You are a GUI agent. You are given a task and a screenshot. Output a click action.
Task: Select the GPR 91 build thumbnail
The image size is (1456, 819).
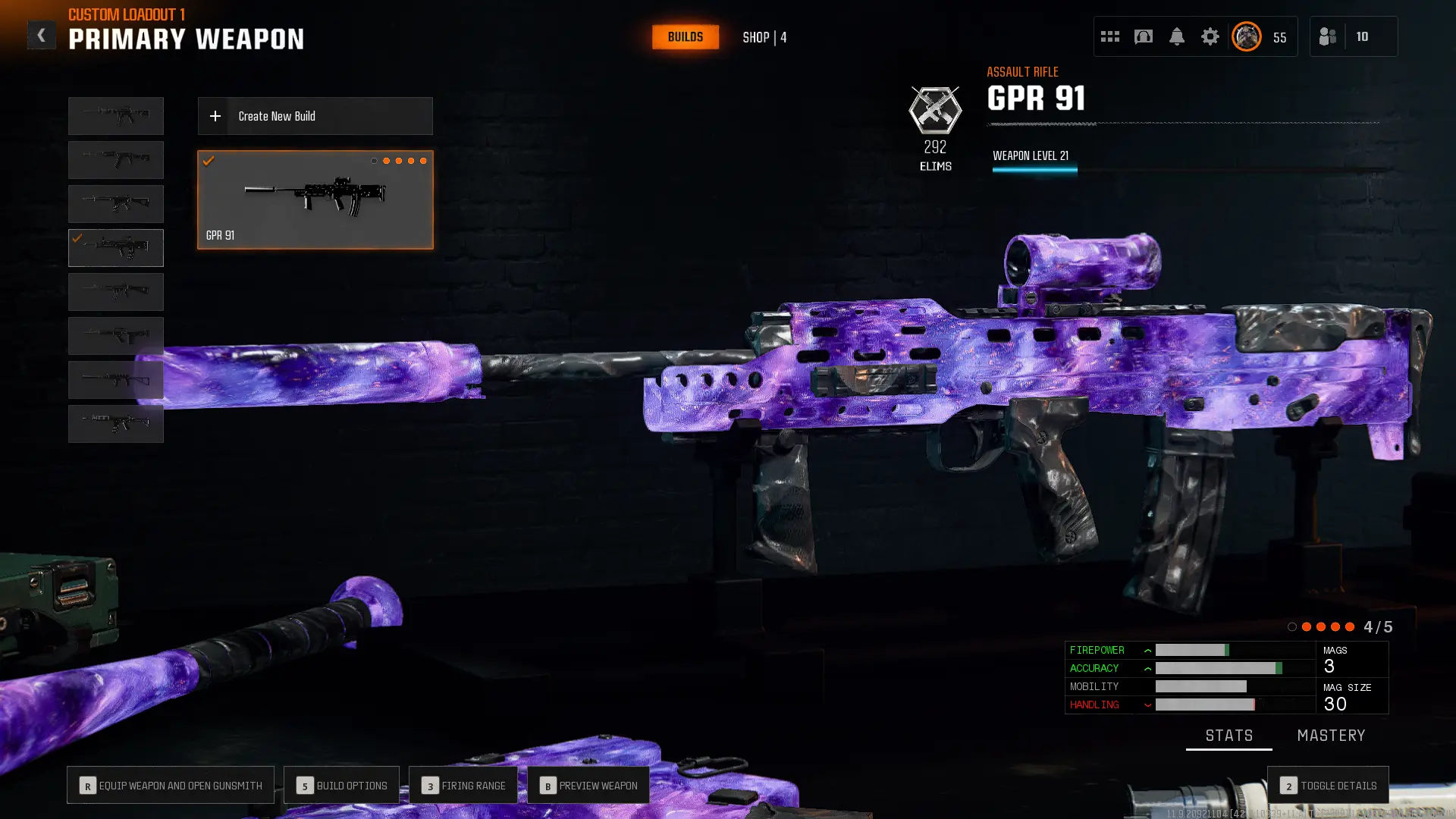tap(315, 199)
